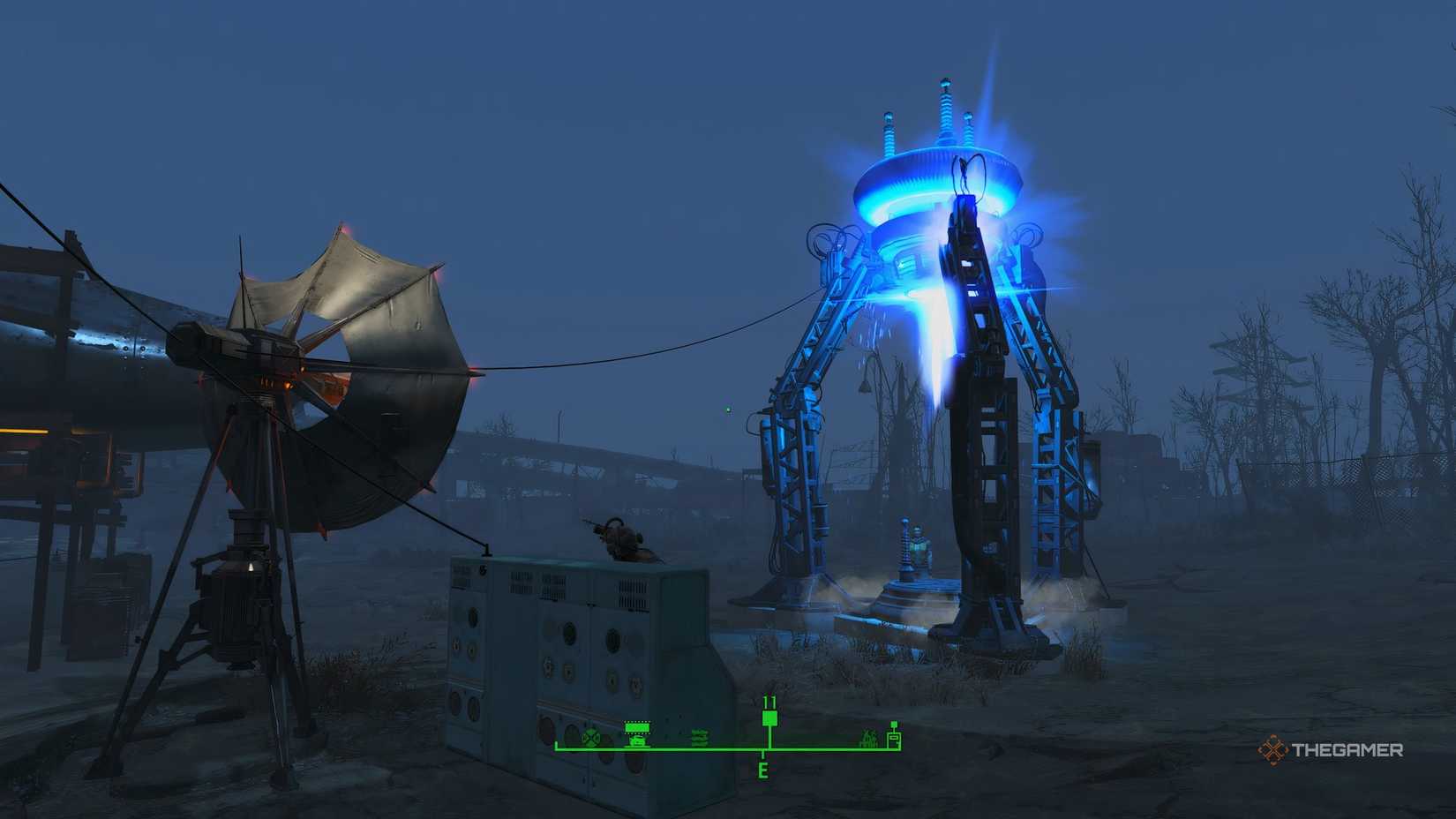
Task: Click the orange TheGamer diamond logo icon
Action: click(1273, 748)
